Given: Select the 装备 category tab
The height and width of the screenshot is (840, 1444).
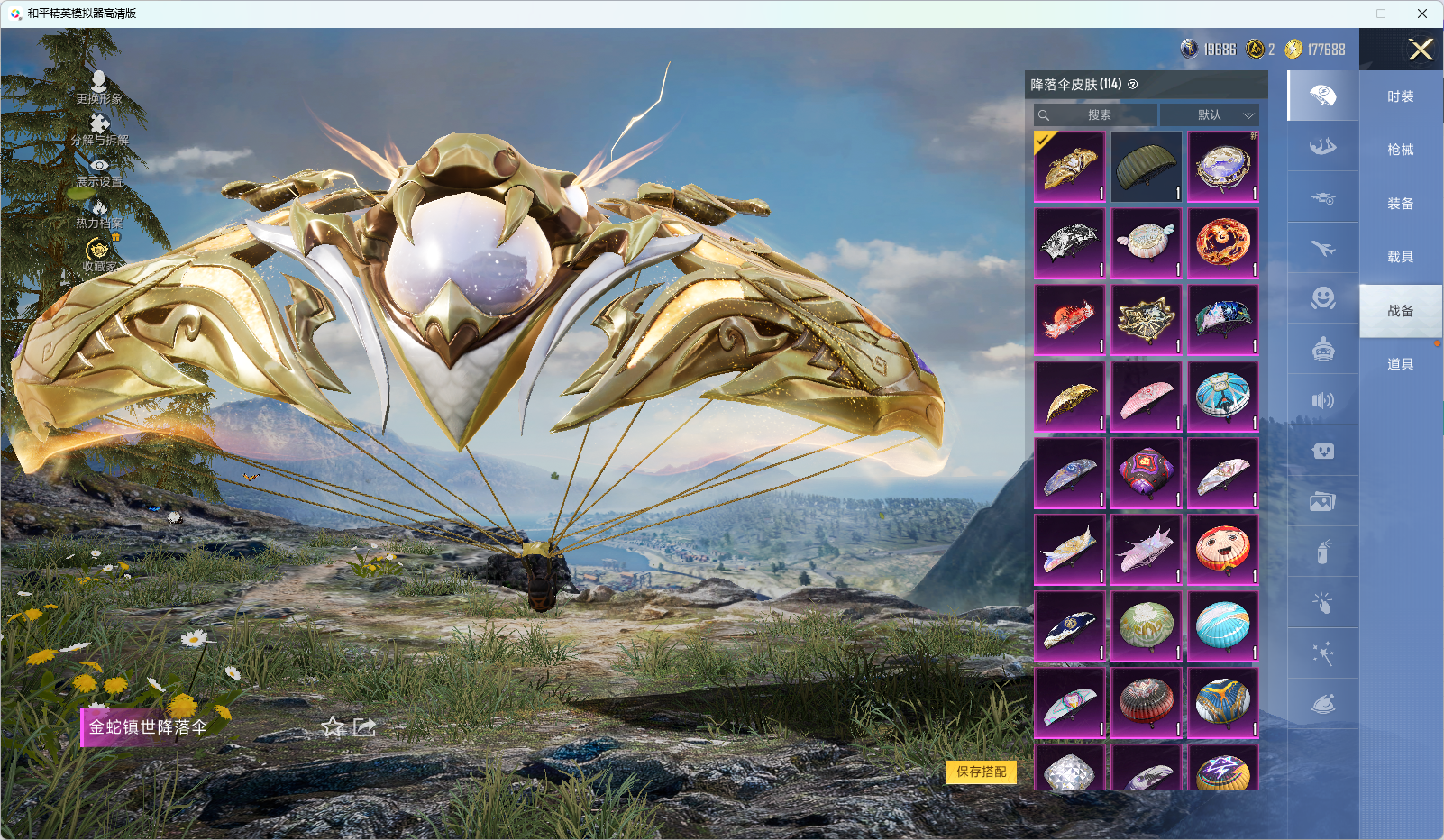Looking at the screenshot, I should point(1400,204).
